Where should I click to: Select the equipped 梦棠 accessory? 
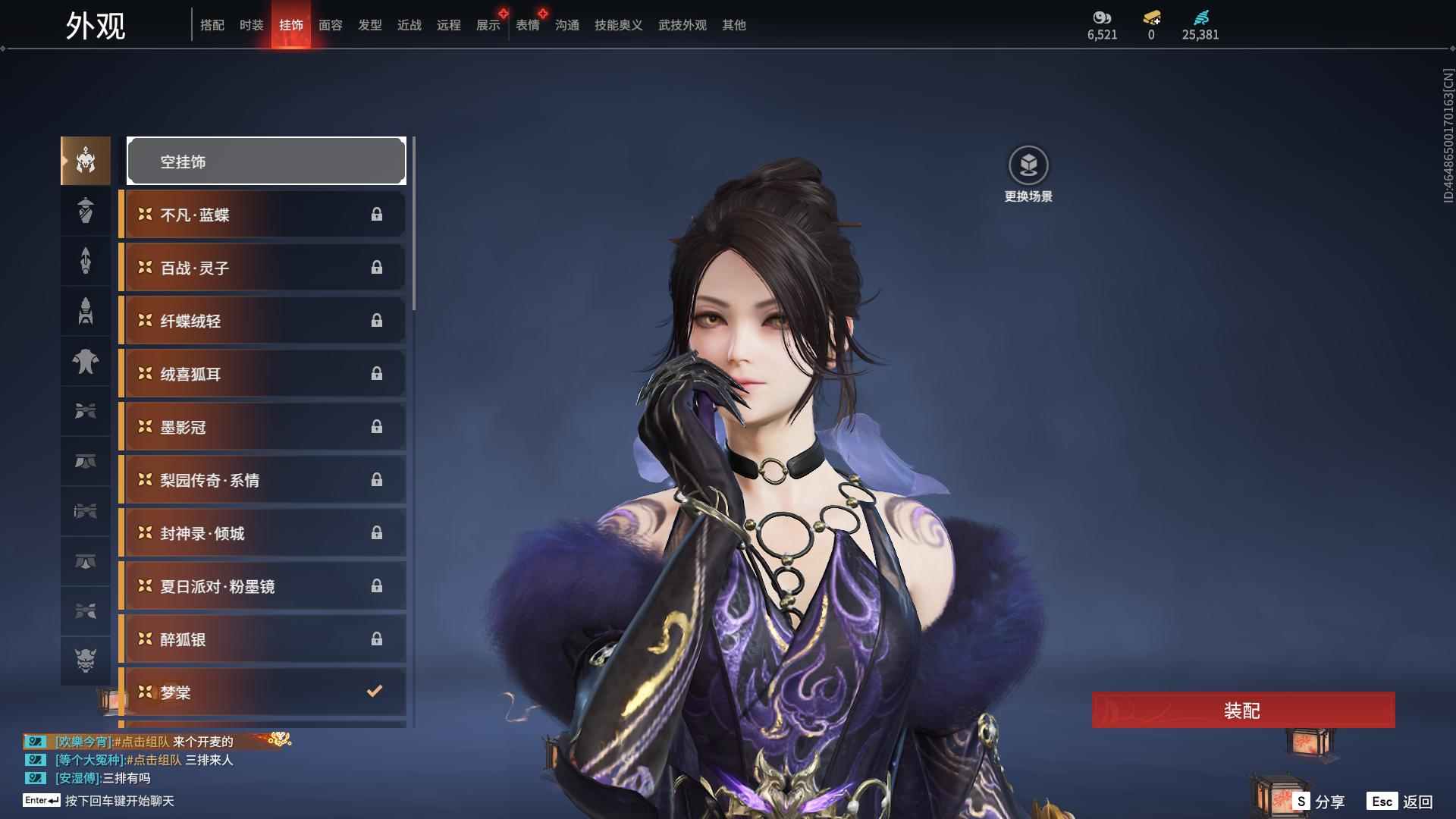pyautogui.click(x=262, y=692)
